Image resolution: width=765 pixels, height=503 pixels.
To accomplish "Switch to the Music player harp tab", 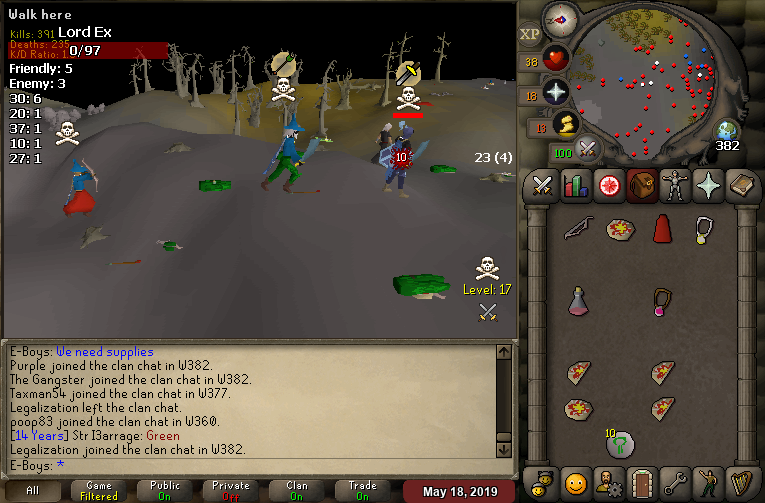I will pyautogui.click(x=740, y=483).
